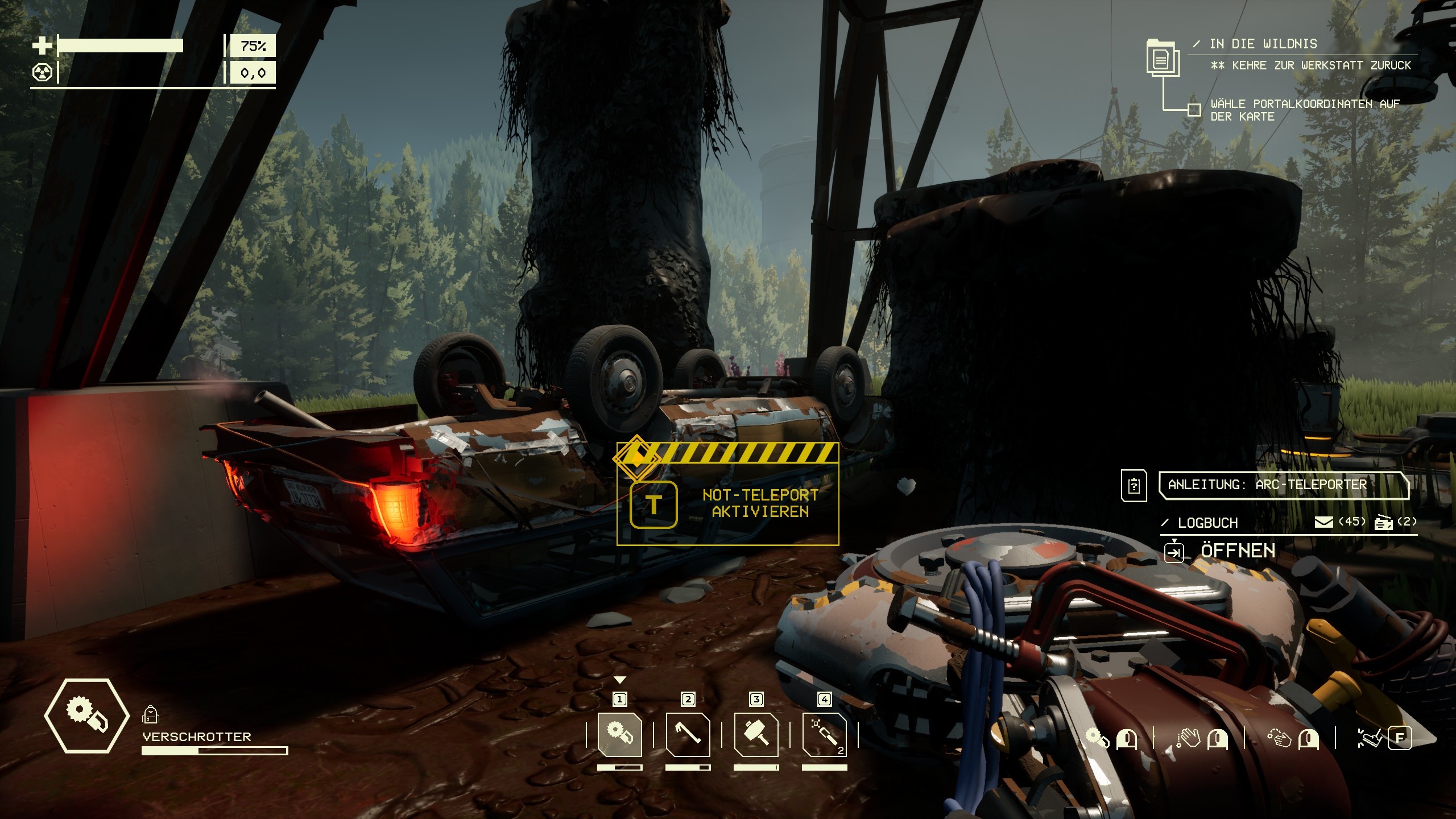Select the 'In die Wildnis' quest title
The height and width of the screenshot is (819, 1456).
coord(1263,44)
